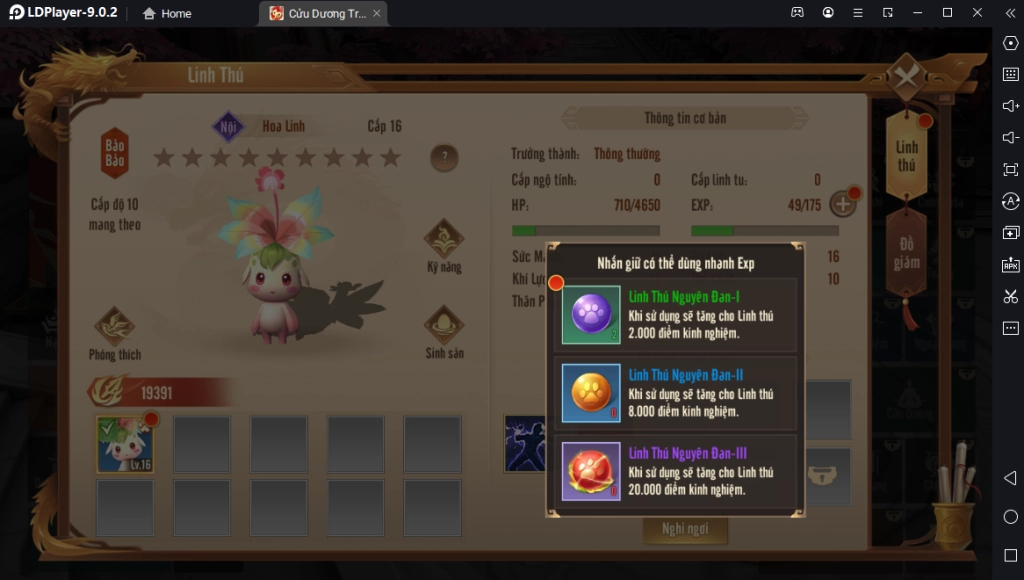Select the Hoa Linh Lv.16 pet slot
Image resolution: width=1024 pixels, height=580 pixels.
pos(125,444)
